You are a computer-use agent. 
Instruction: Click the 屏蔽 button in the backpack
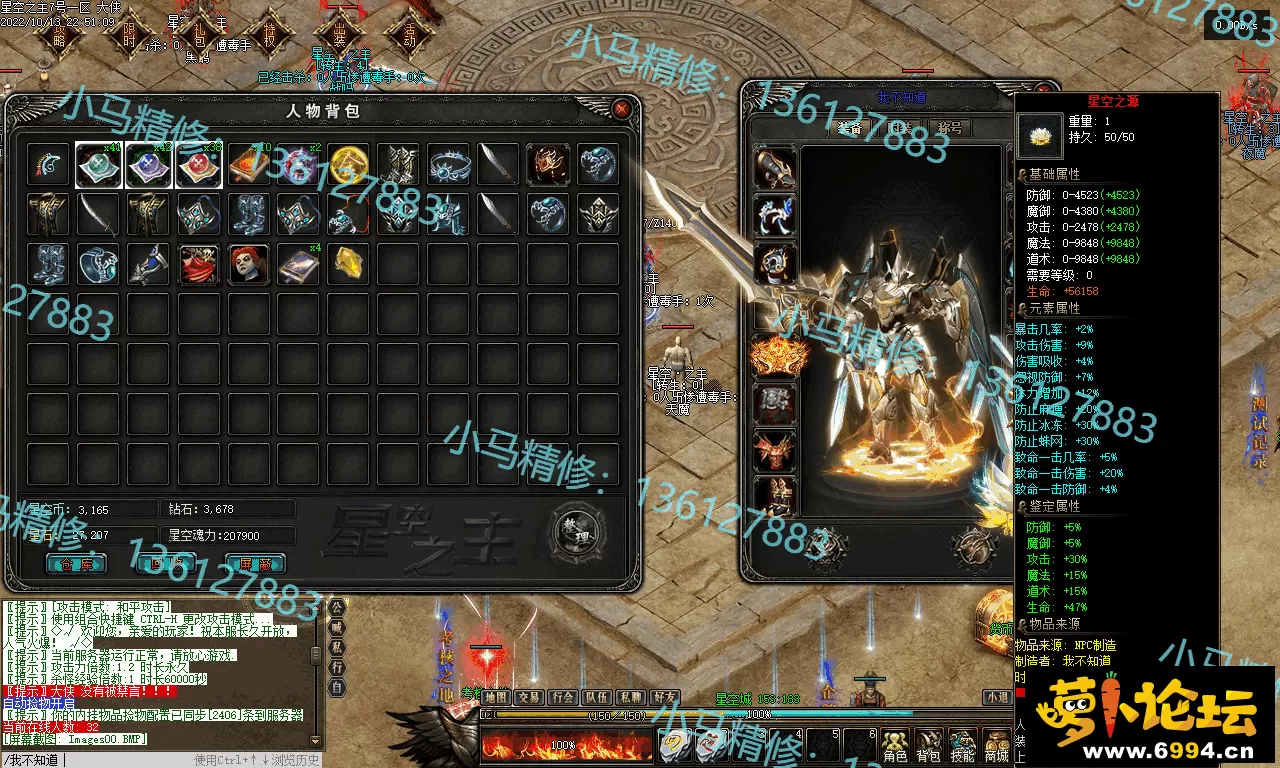tap(255, 563)
